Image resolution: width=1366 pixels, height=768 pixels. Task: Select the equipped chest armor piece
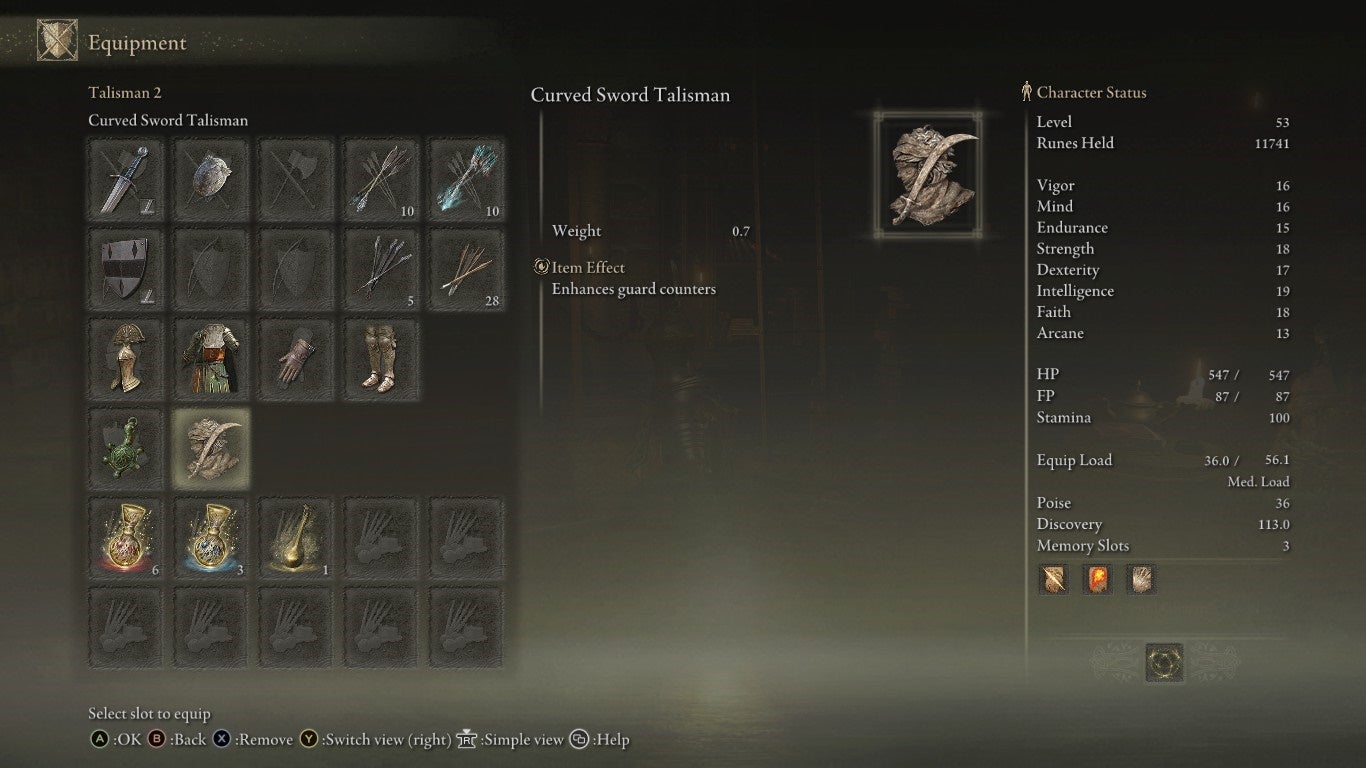click(x=210, y=358)
